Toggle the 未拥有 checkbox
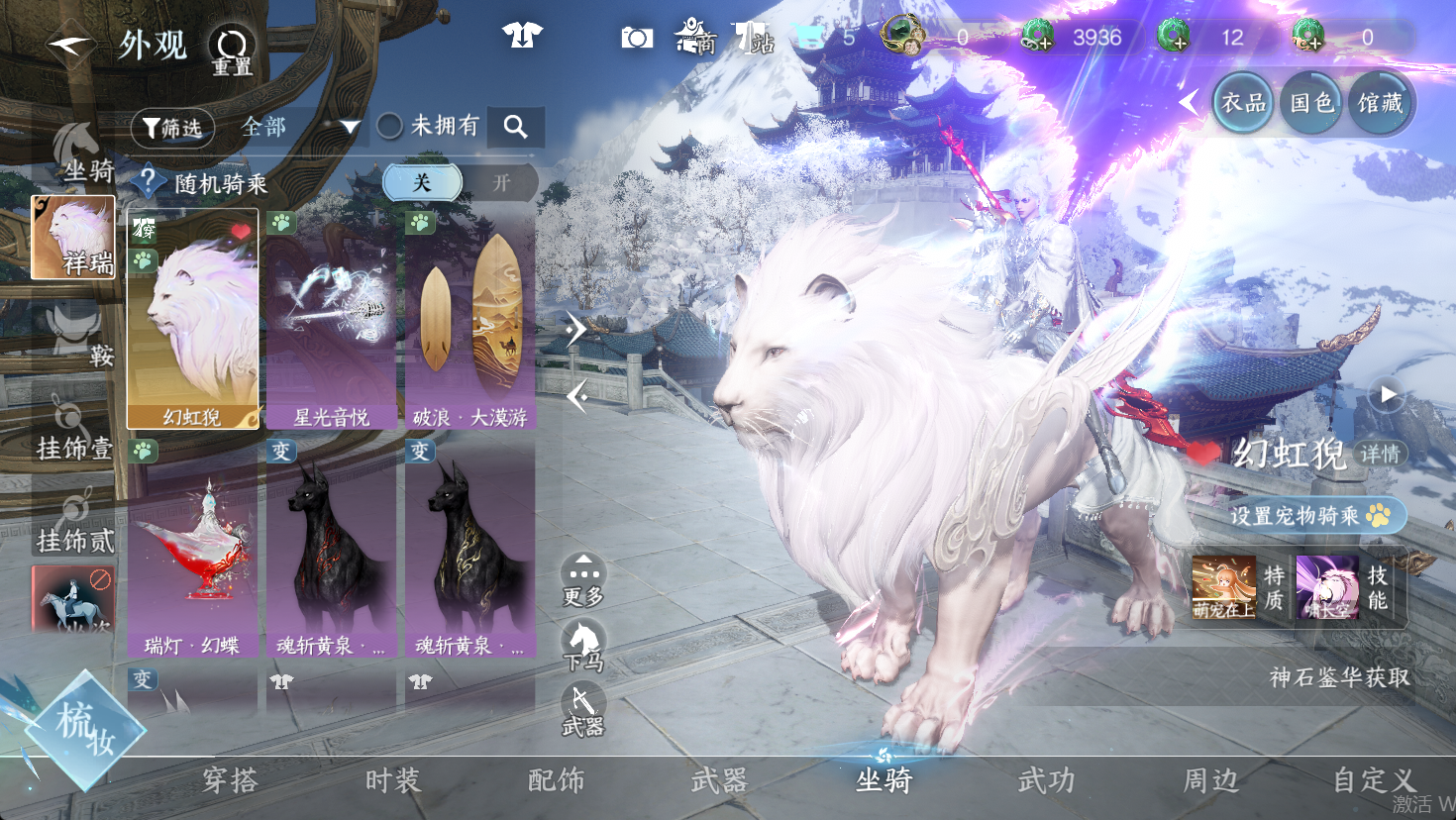Screen dimensions: 1456x820 [x=390, y=126]
